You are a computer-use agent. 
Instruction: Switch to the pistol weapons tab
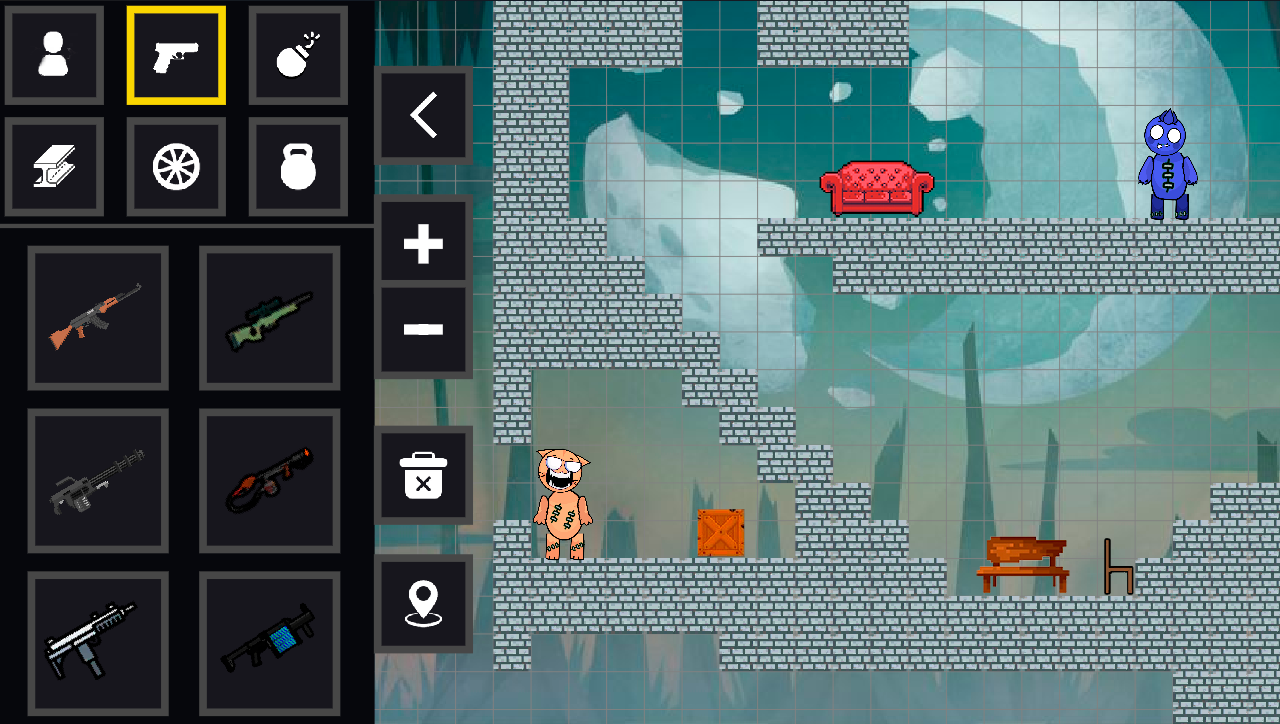click(x=176, y=55)
